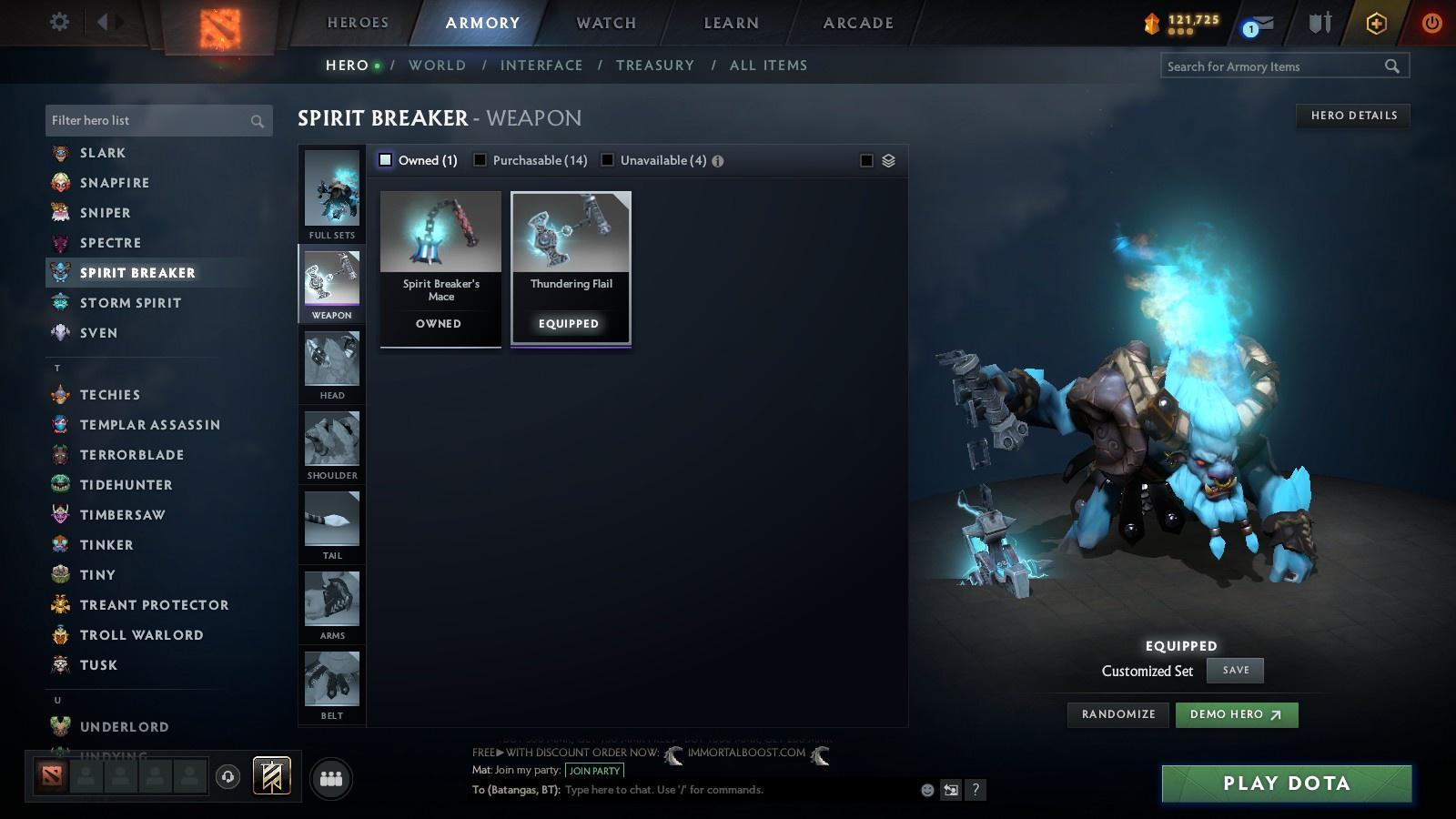This screenshot has height=819, width=1456.
Task: Click the layers stack toggle near filters
Action: 886,159
